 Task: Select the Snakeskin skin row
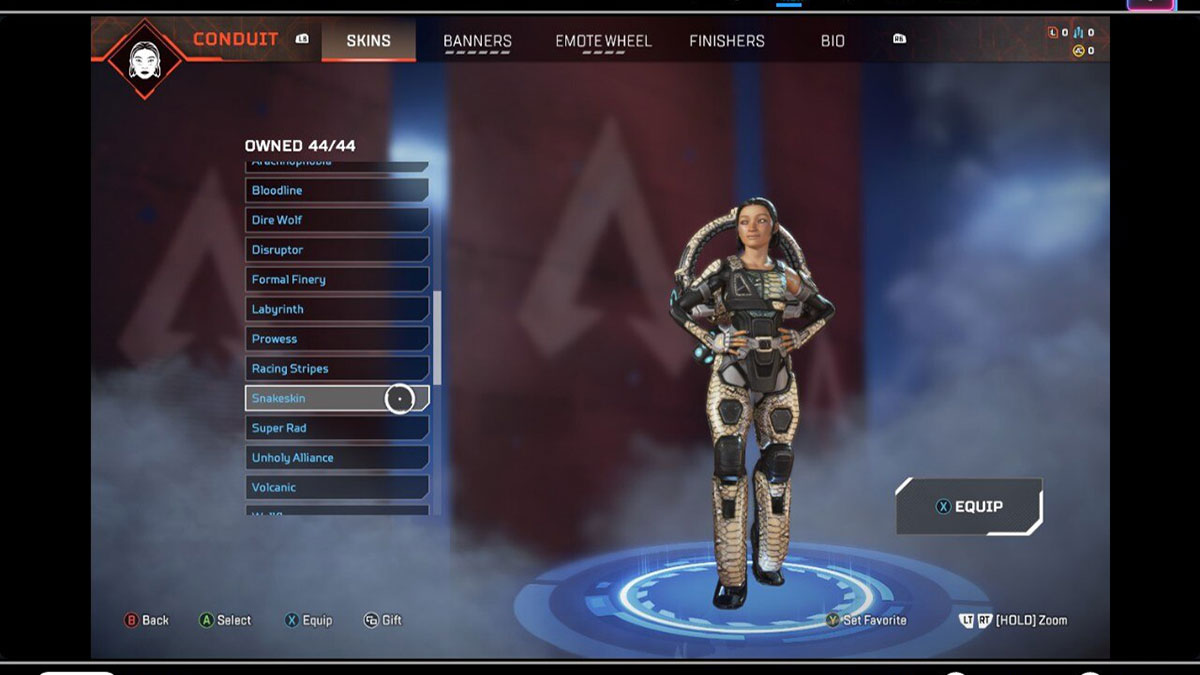(x=336, y=398)
